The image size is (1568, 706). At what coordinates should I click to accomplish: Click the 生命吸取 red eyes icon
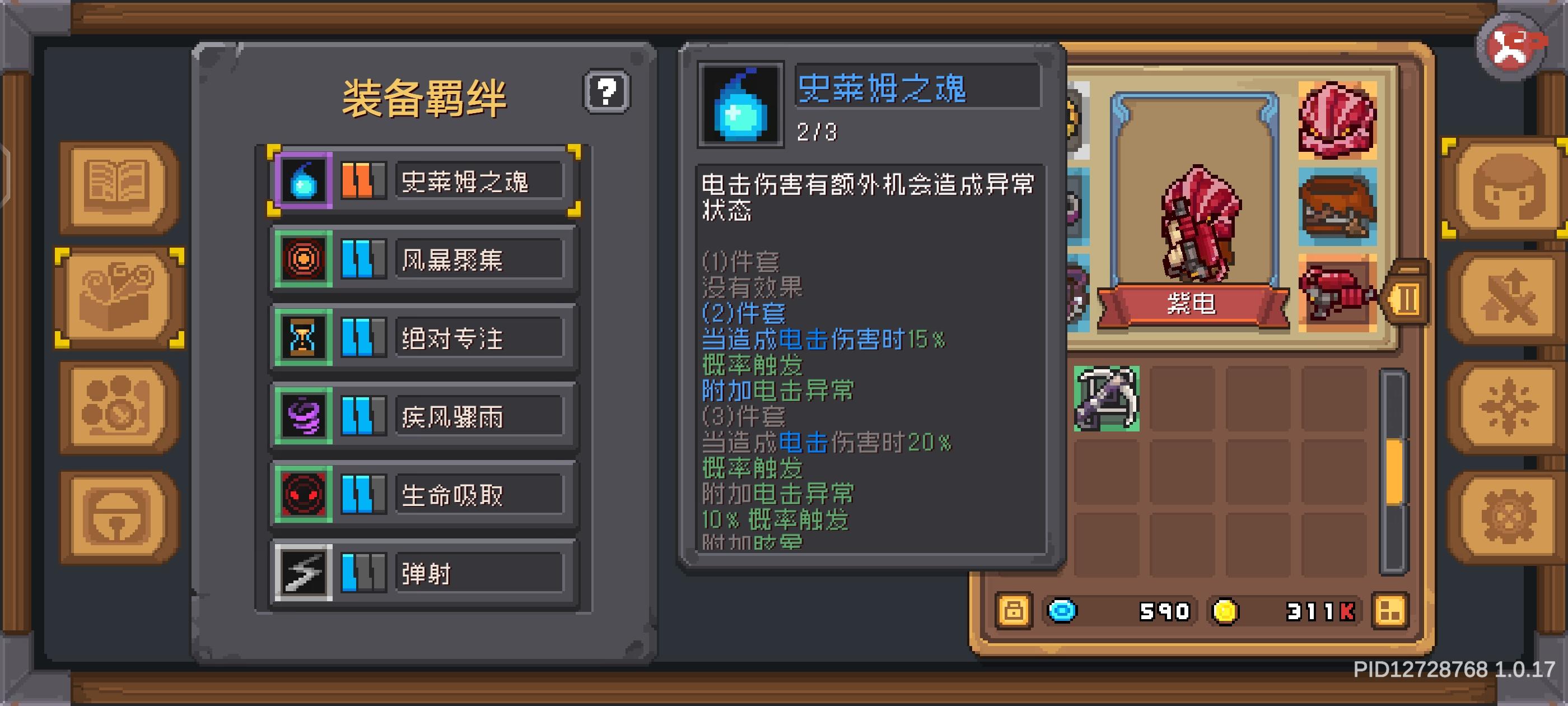(304, 495)
